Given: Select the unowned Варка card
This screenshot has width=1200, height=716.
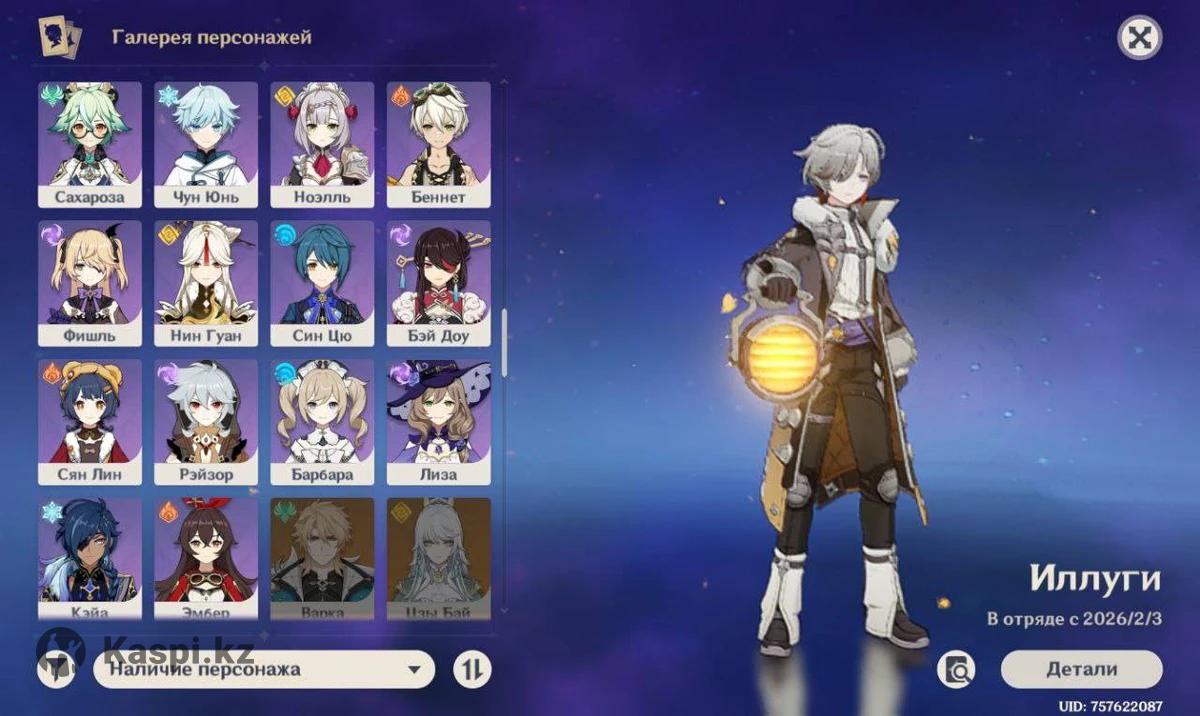Looking at the screenshot, I should [322, 555].
